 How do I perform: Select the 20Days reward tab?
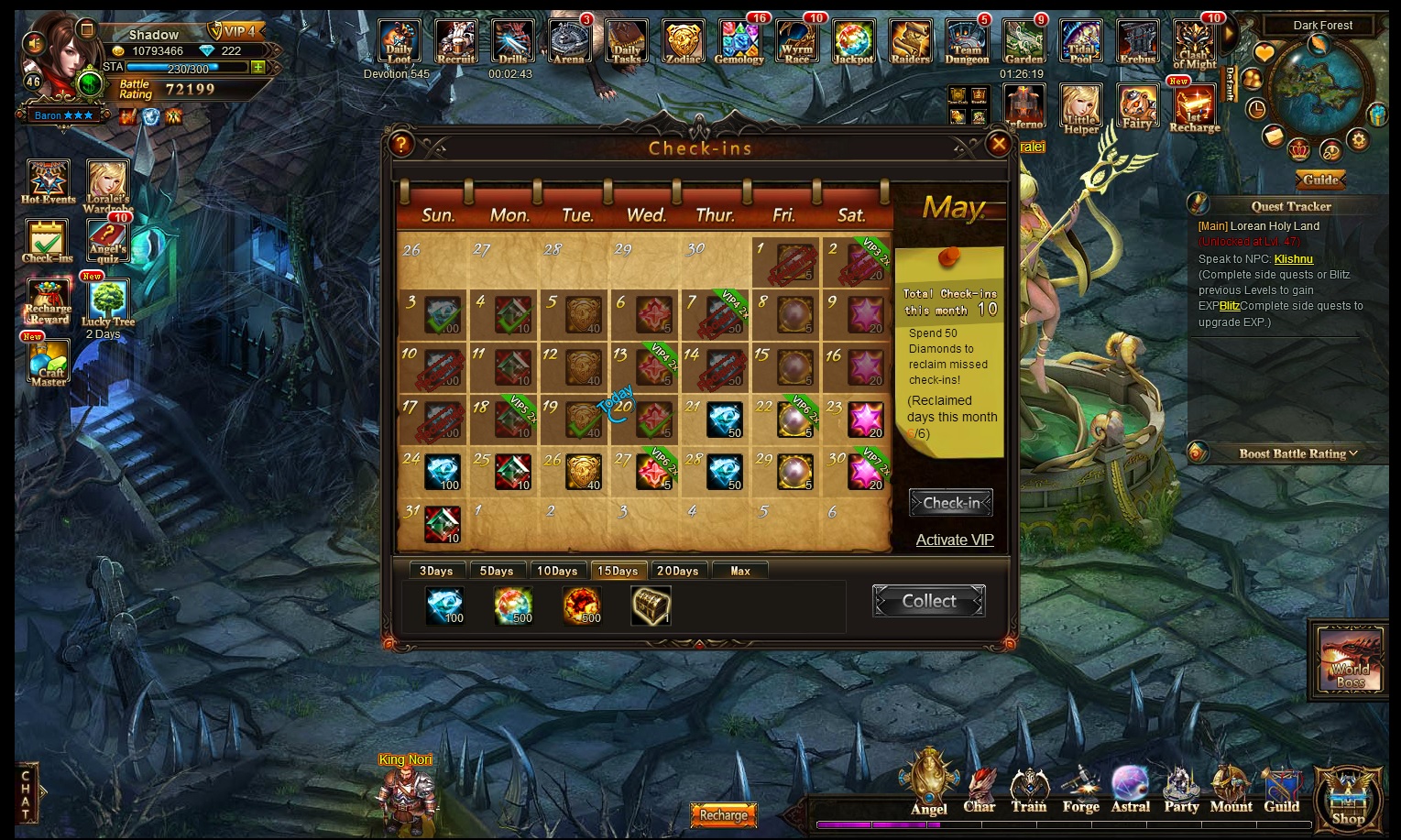pos(677,571)
